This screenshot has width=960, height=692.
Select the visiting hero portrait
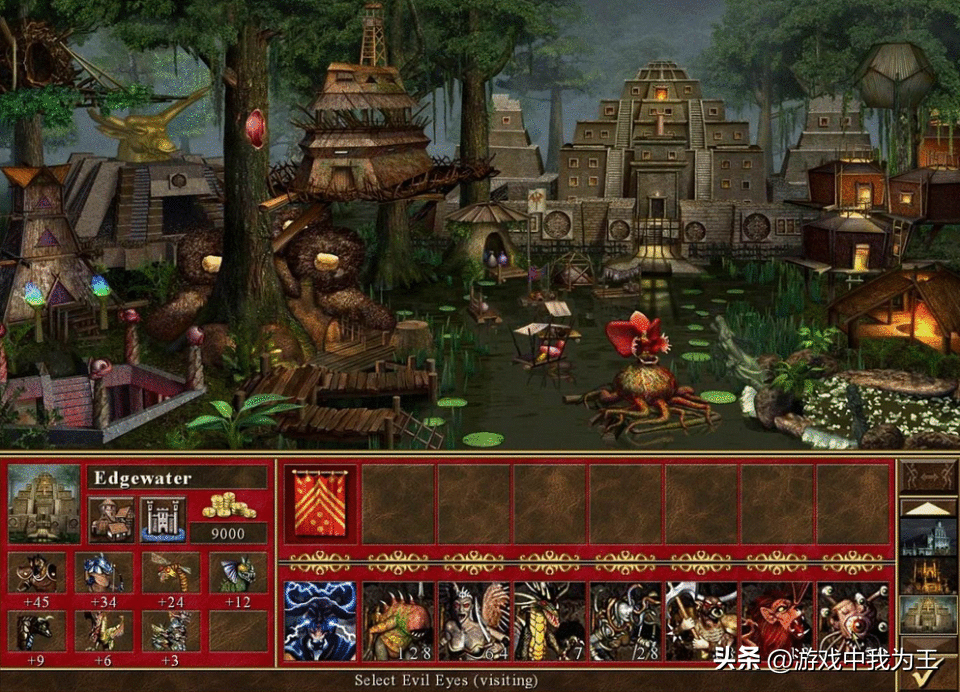click(321, 621)
